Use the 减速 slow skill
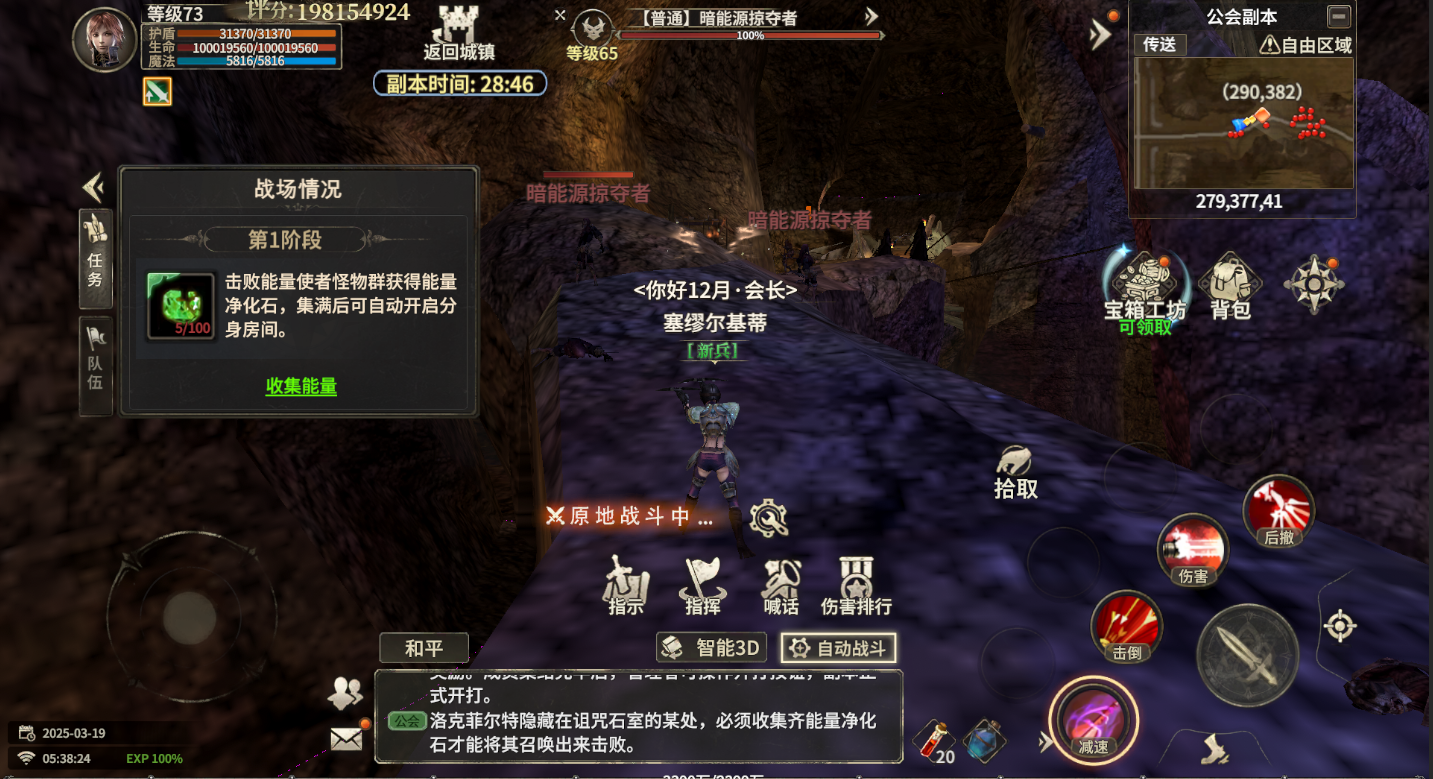Image resolution: width=1433 pixels, height=779 pixels. point(1093,718)
